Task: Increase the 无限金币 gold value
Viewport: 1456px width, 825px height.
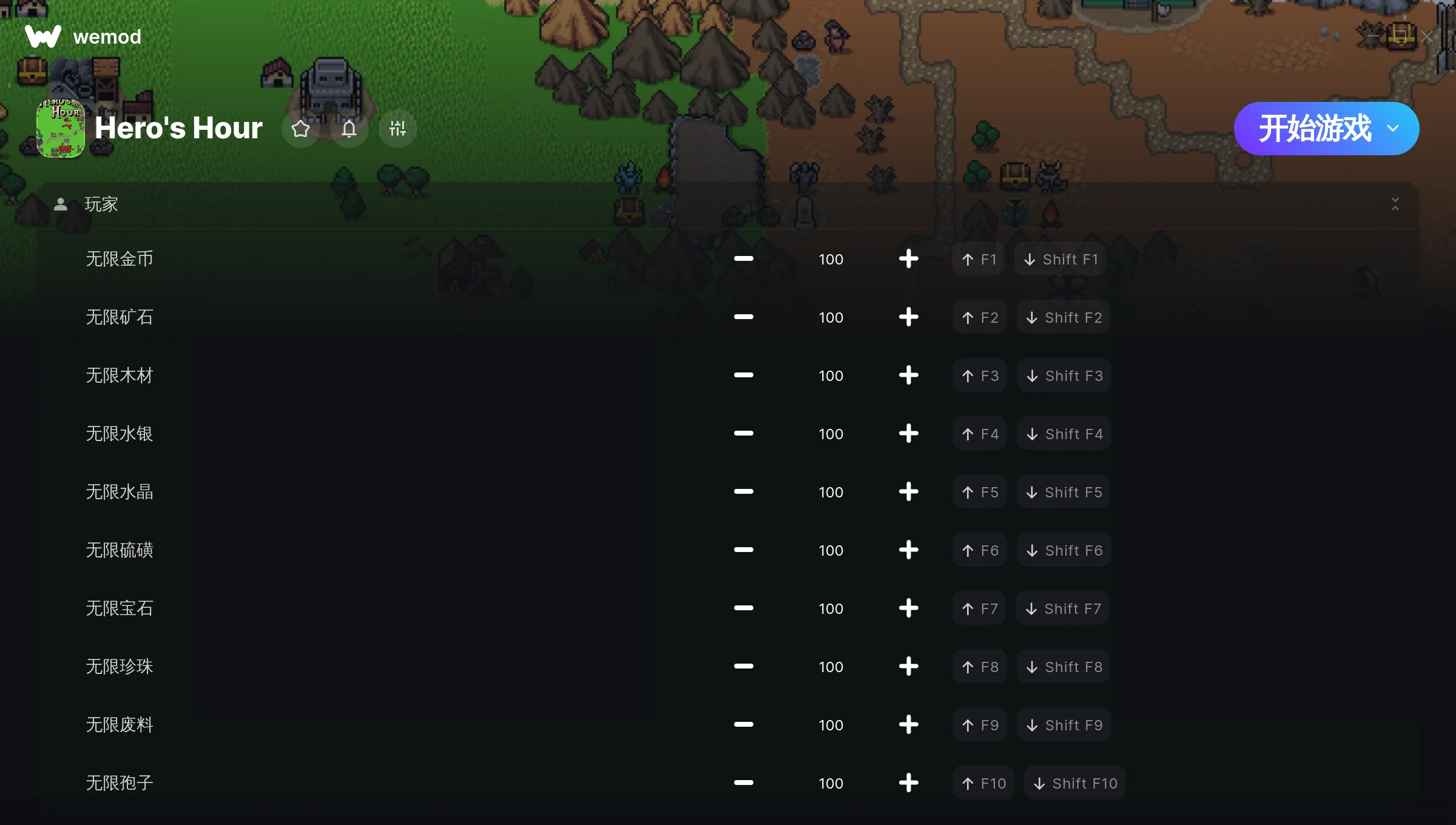Action: (x=908, y=259)
